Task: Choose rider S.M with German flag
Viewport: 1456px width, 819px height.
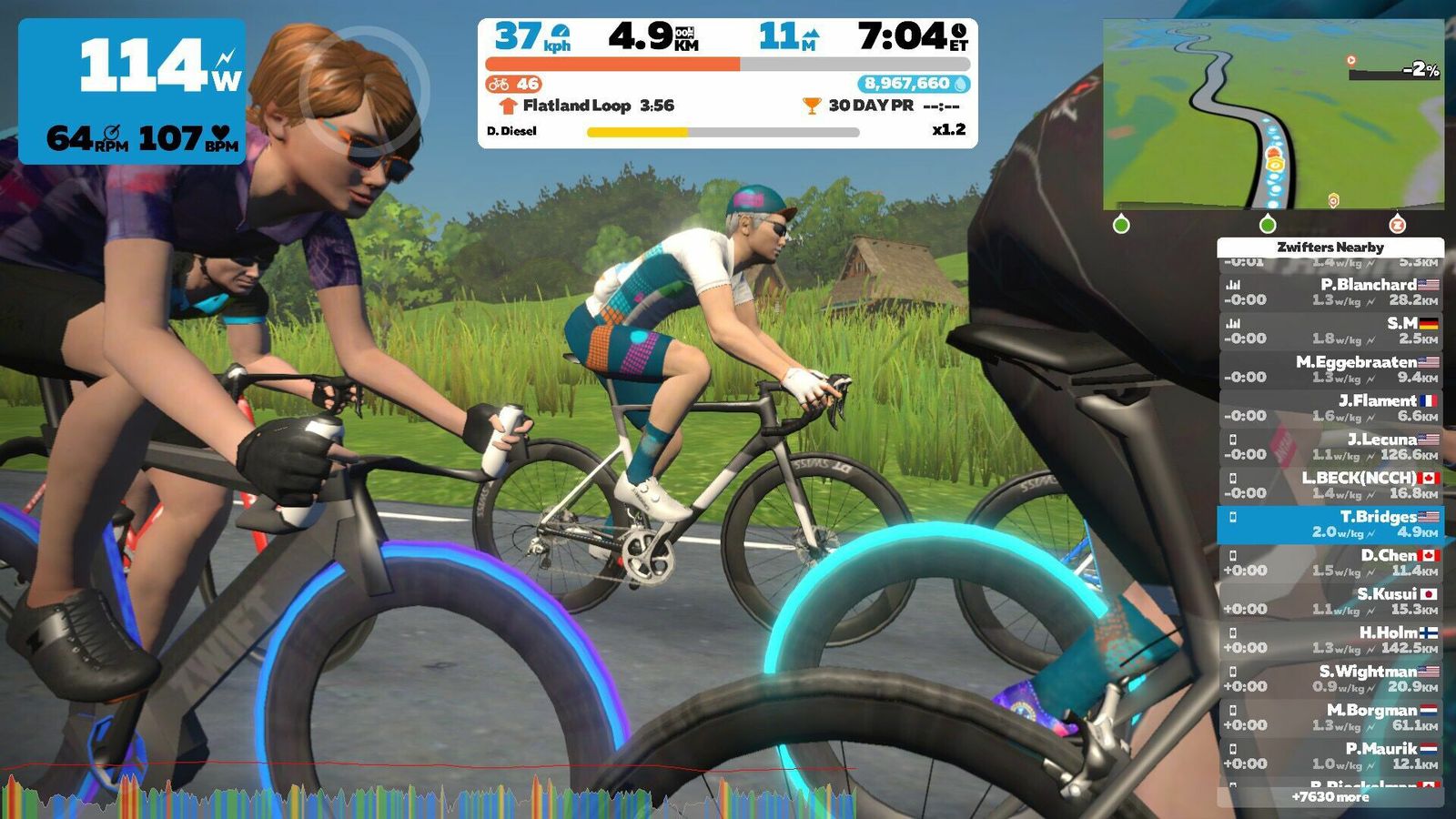Action: click(x=1330, y=330)
